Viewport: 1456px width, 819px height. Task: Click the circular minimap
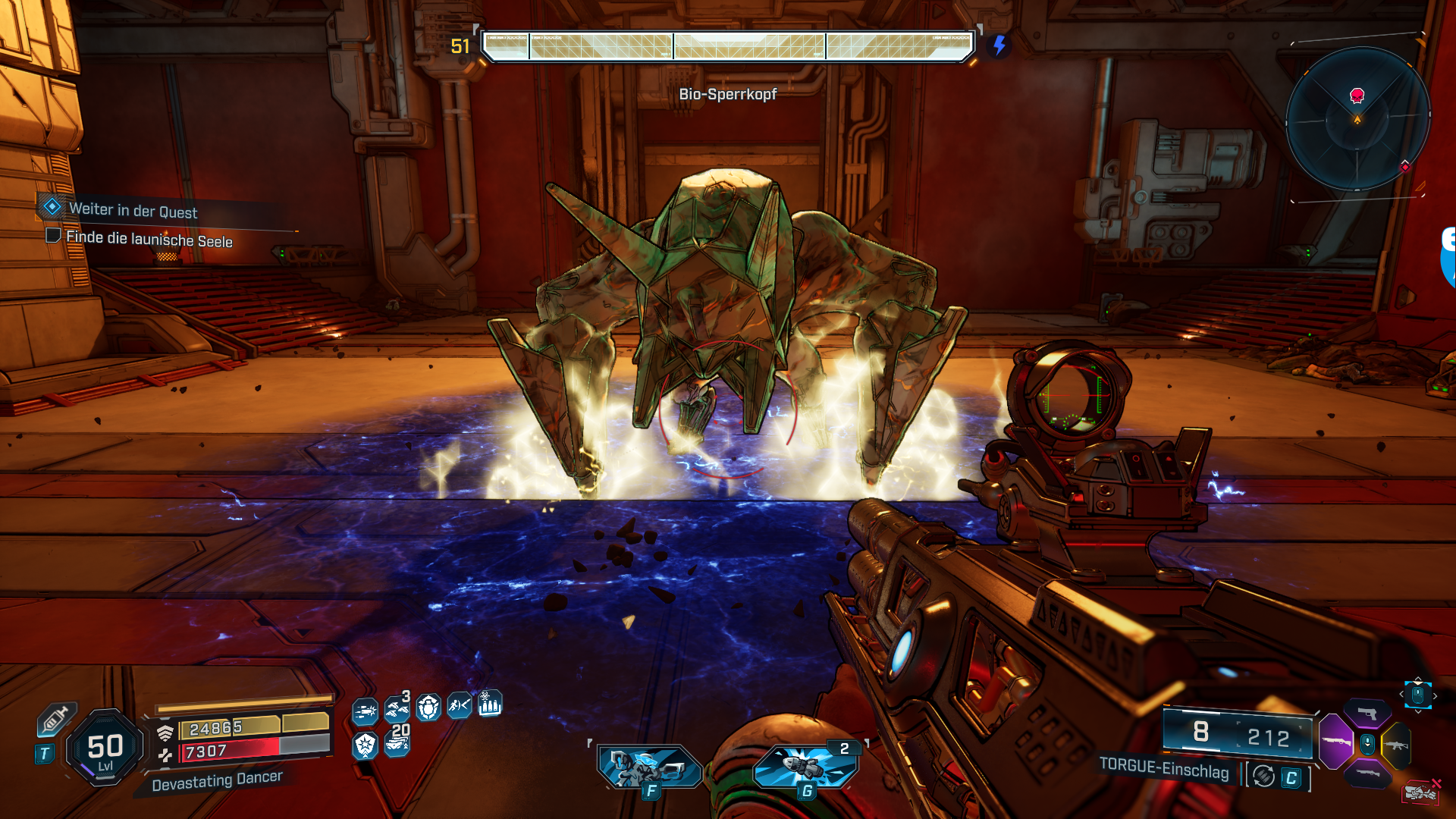click(1357, 119)
